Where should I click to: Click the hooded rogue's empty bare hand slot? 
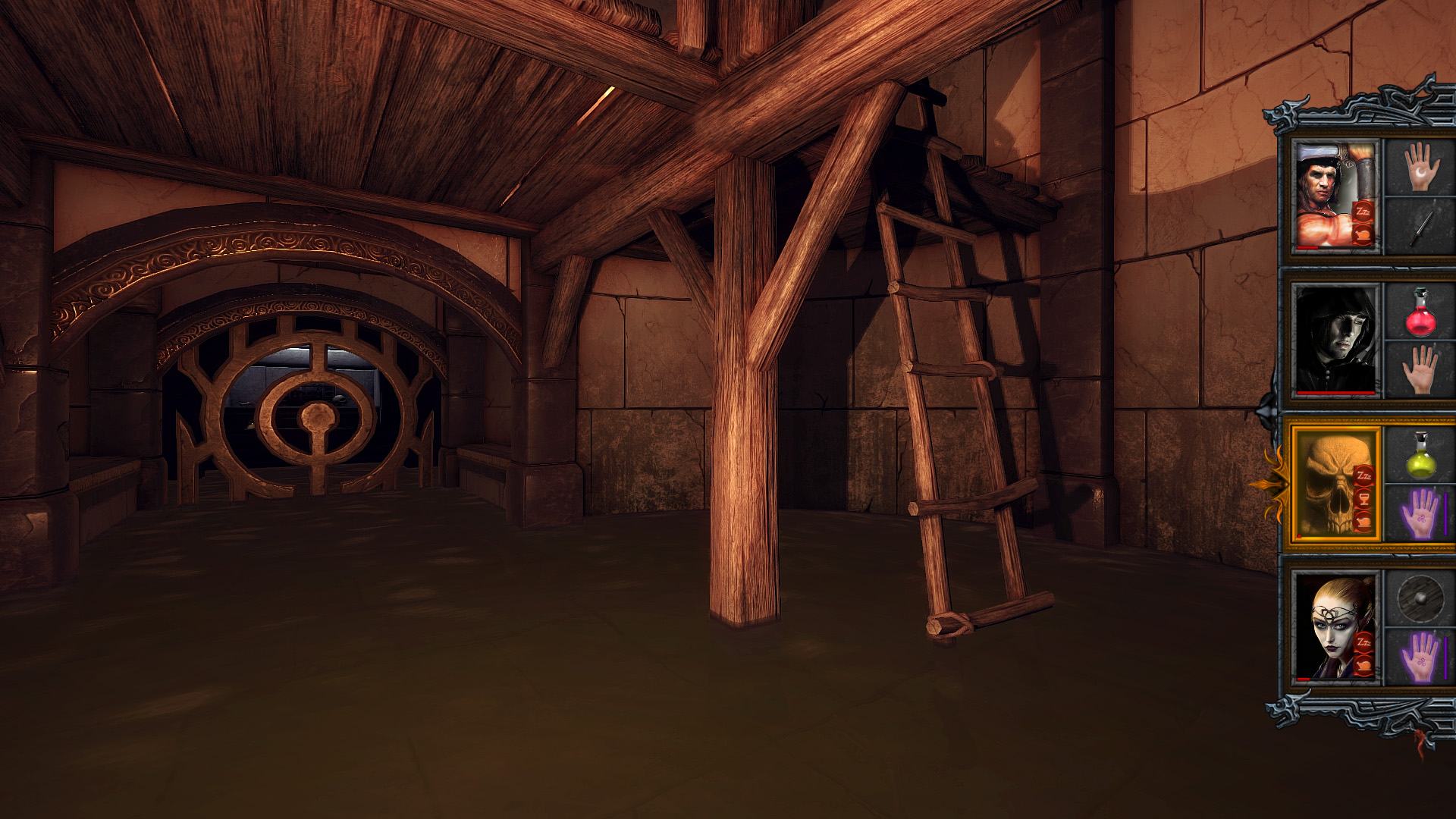coord(1416,369)
